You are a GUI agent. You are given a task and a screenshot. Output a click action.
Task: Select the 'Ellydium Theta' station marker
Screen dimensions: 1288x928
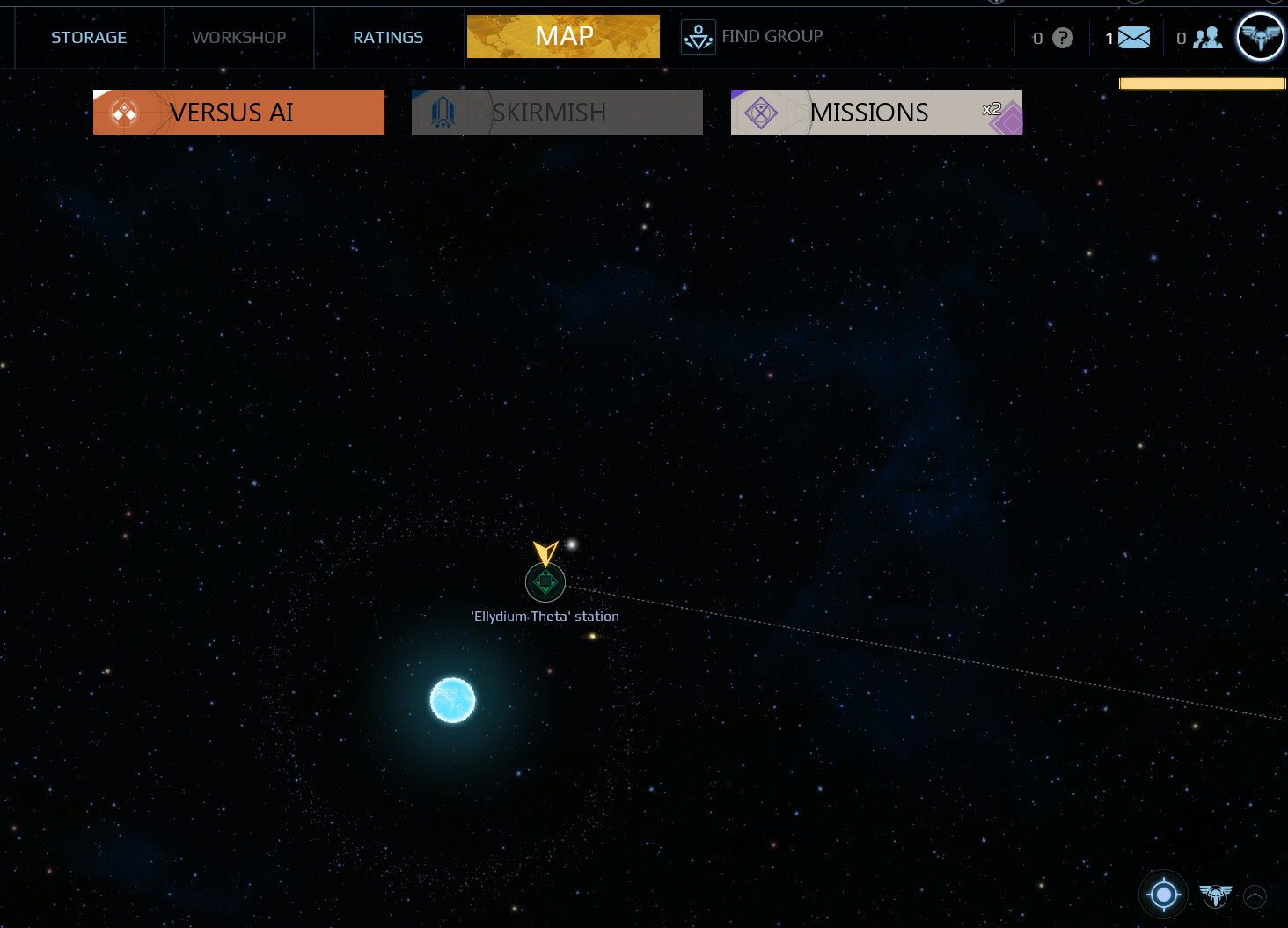[x=545, y=582]
